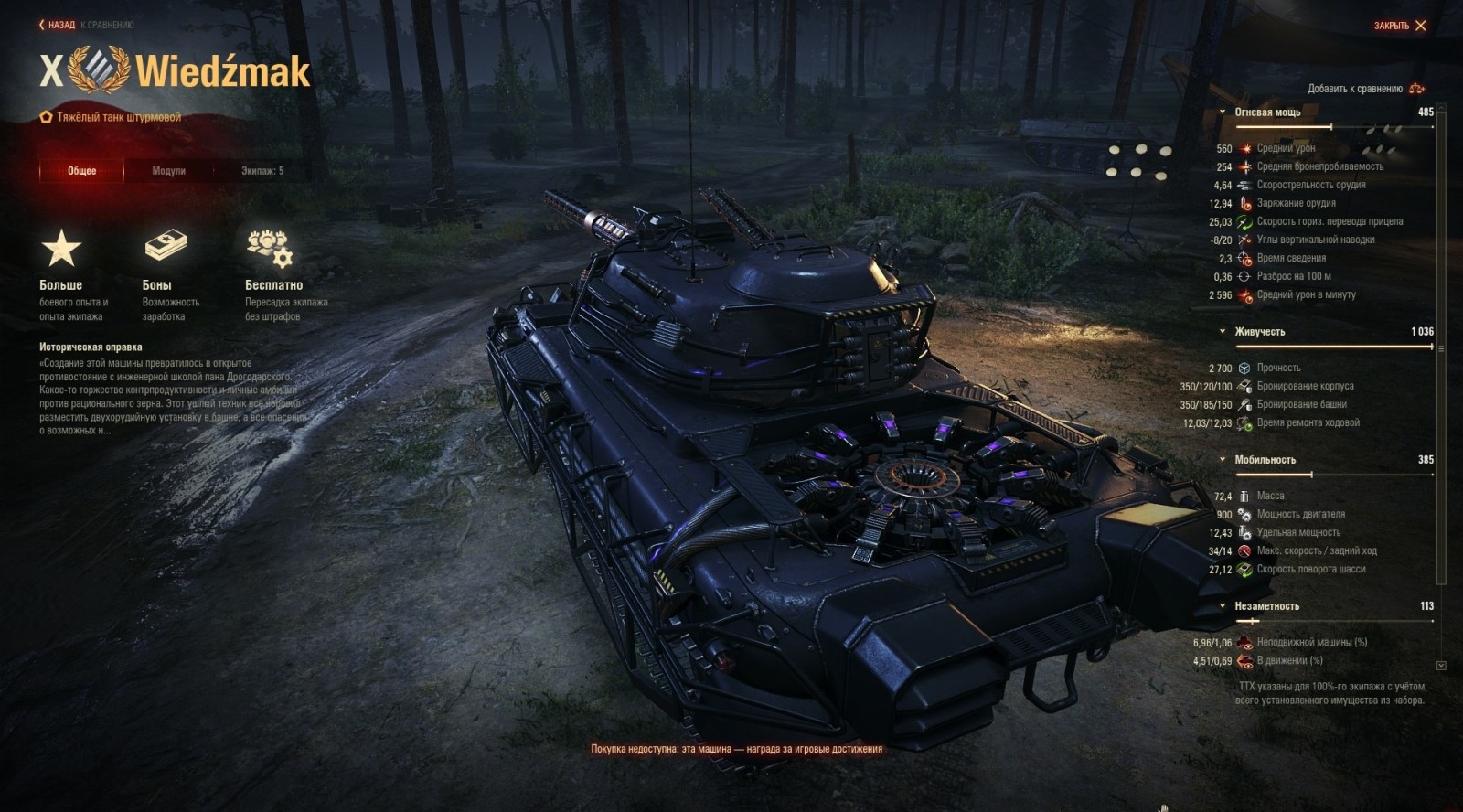Click the scales icon next to Добавить к сравнению
1463x812 pixels.
[1416, 87]
